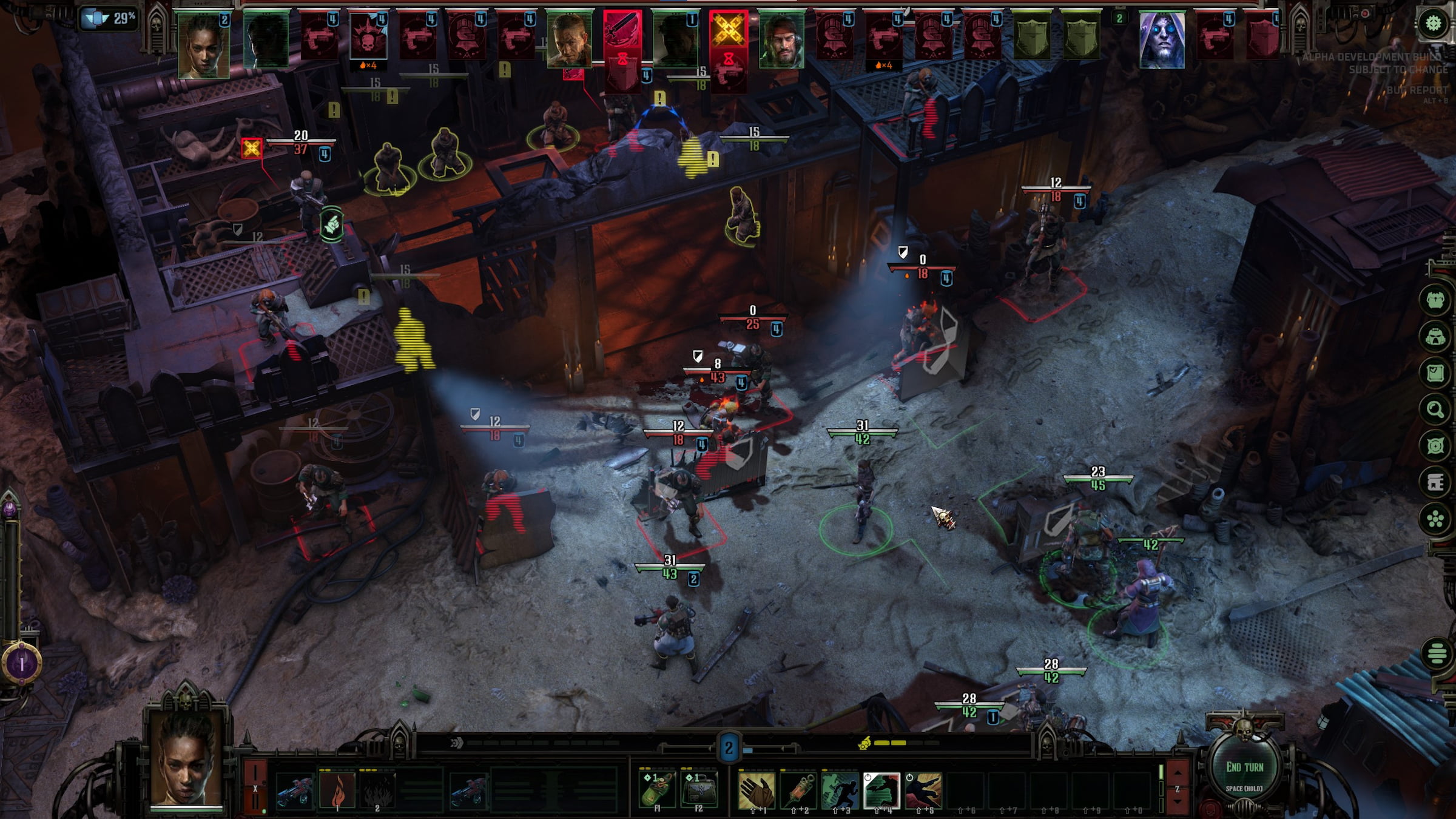Click the five-dot formation button
The image size is (1456, 819).
click(x=1435, y=519)
